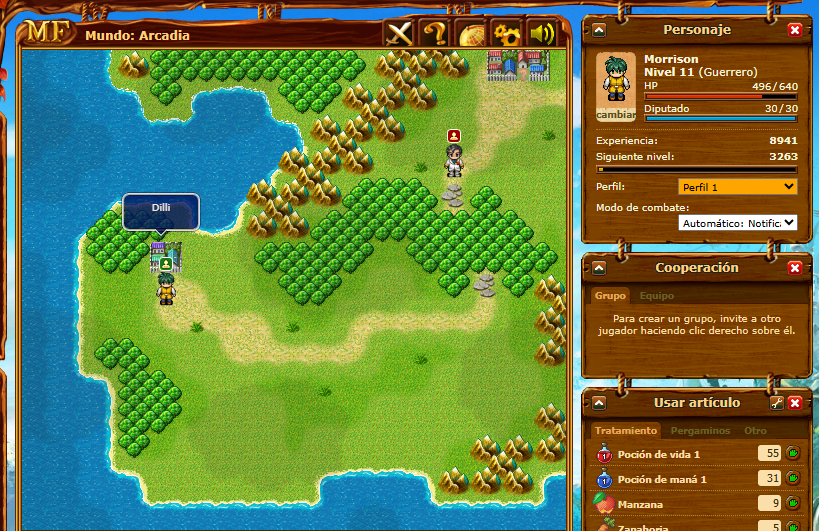The width and height of the screenshot is (819, 531).
Task: Open the Perfil 1 dropdown
Action: pyautogui.click(x=737, y=187)
